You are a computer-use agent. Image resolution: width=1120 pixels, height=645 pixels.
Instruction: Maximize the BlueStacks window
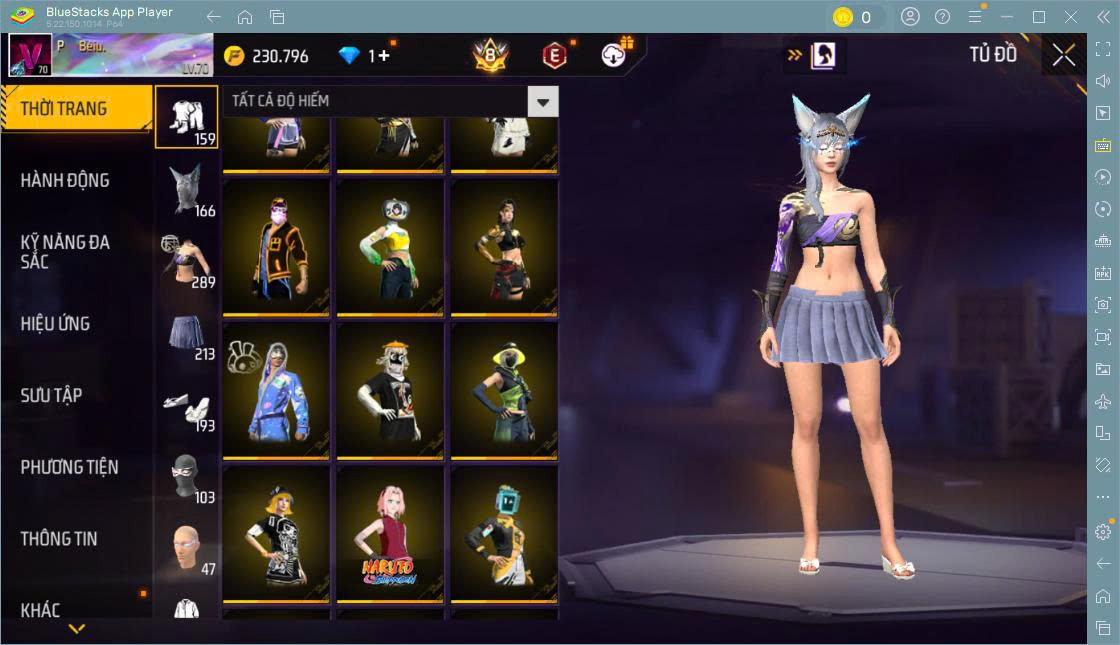1039,16
